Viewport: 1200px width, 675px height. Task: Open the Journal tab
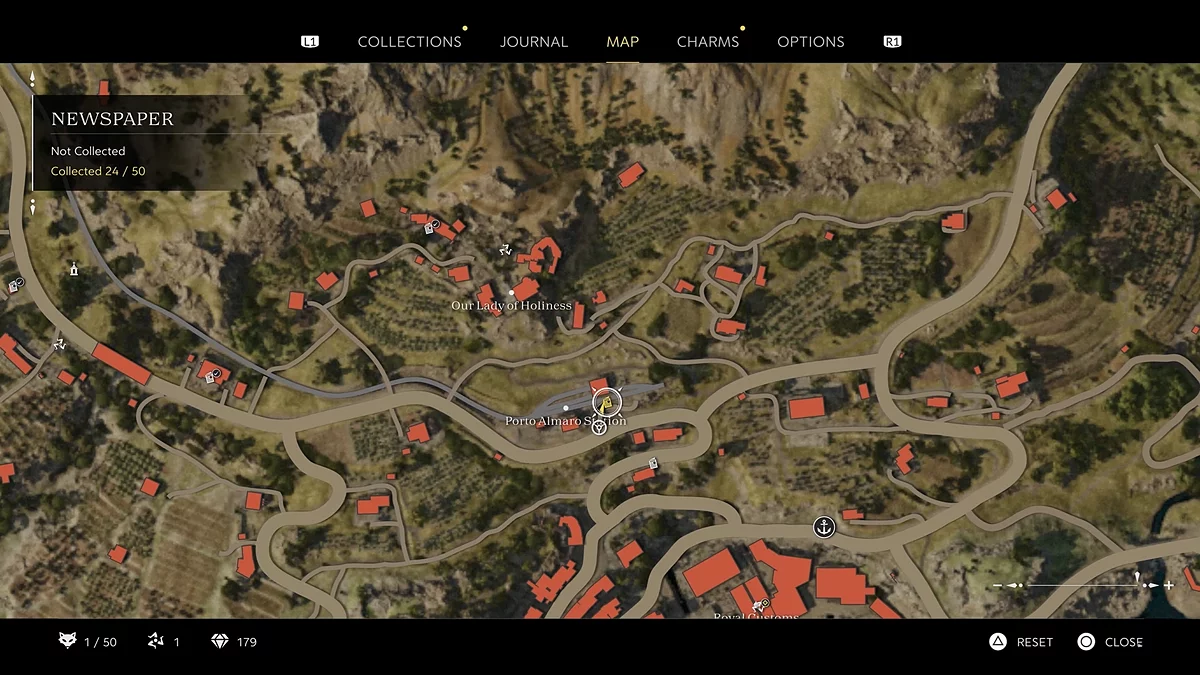point(534,42)
